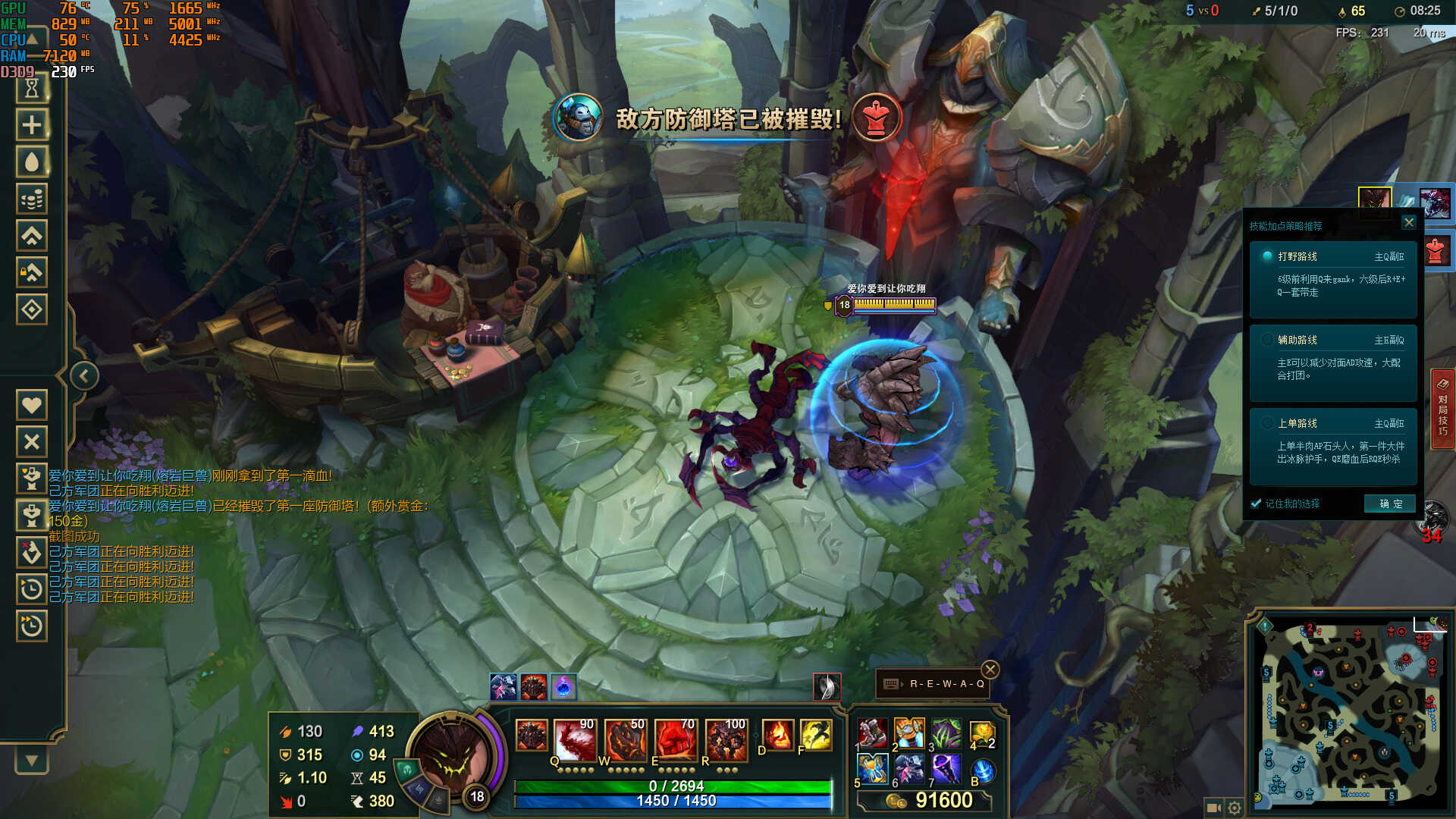Image resolution: width=1456 pixels, height=819 pixels.
Task: Activate the W ability icon
Action: (x=626, y=739)
